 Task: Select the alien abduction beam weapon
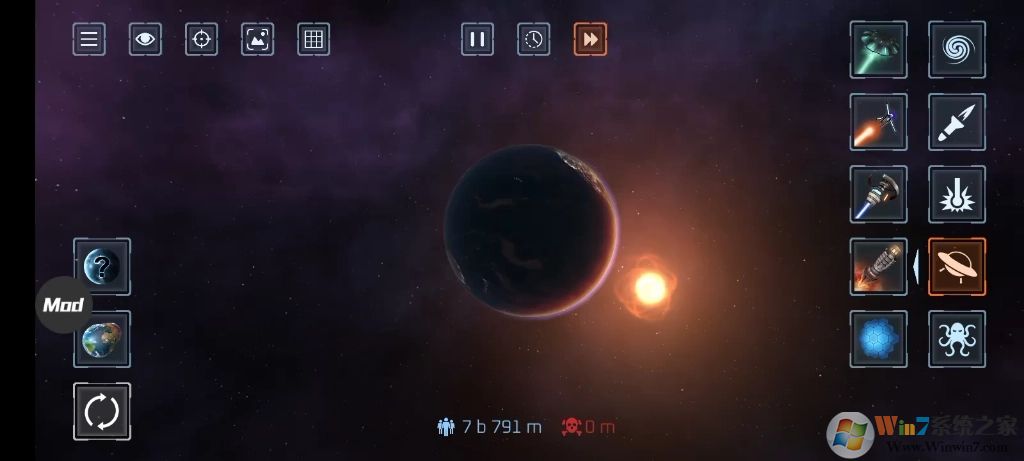click(x=878, y=50)
